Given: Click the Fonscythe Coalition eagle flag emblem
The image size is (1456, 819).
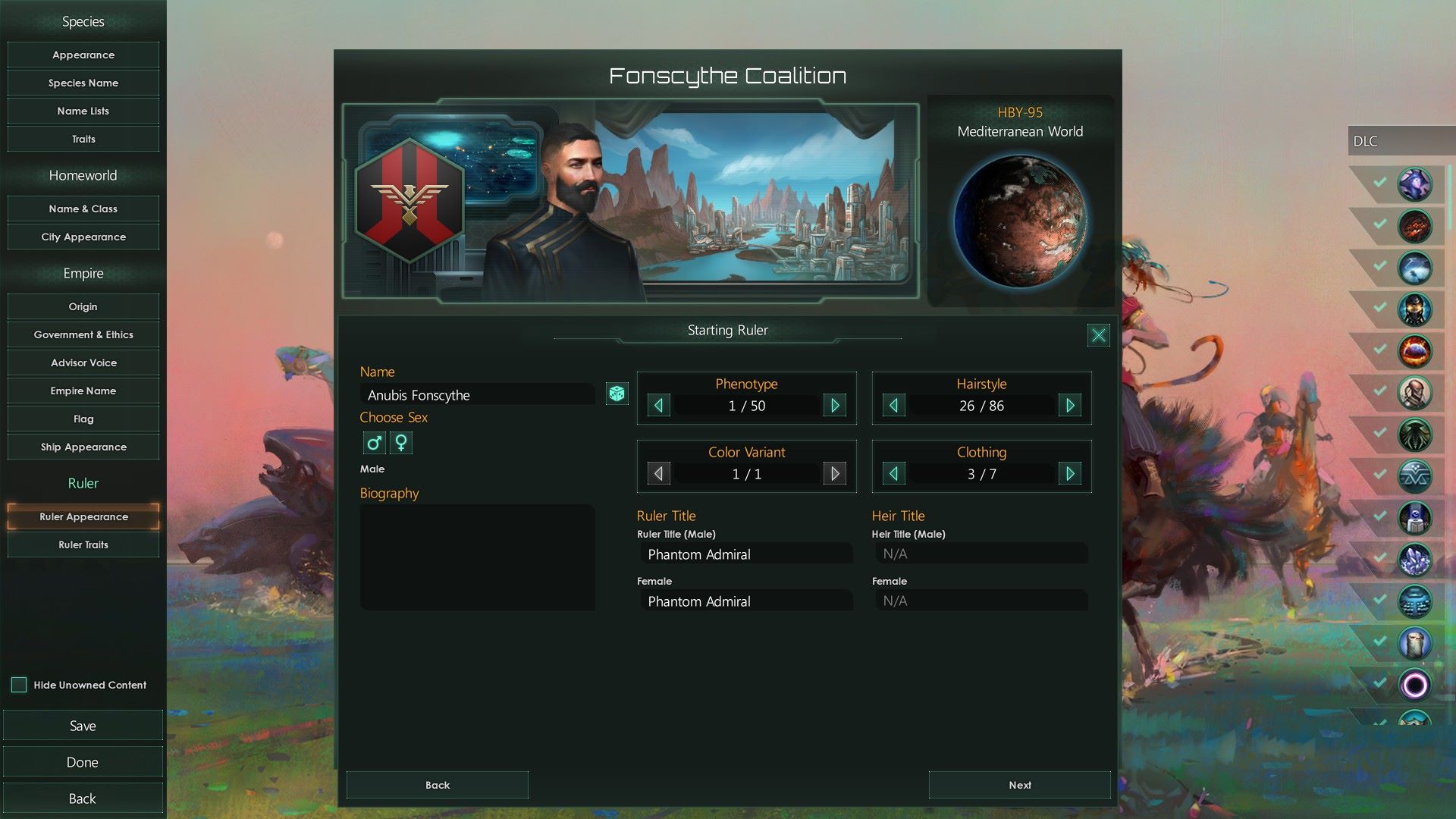Looking at the screenshot, I should point(410,203).
